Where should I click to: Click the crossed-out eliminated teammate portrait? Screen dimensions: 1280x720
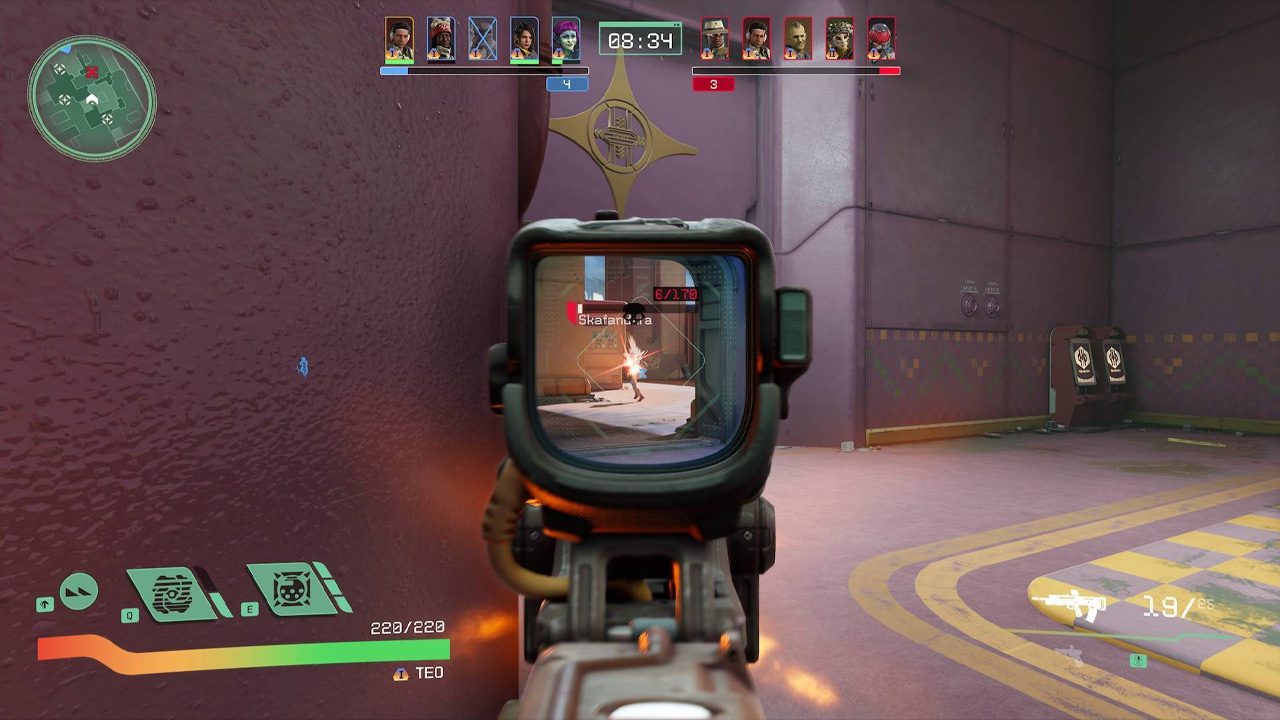(x=482, y=39)
